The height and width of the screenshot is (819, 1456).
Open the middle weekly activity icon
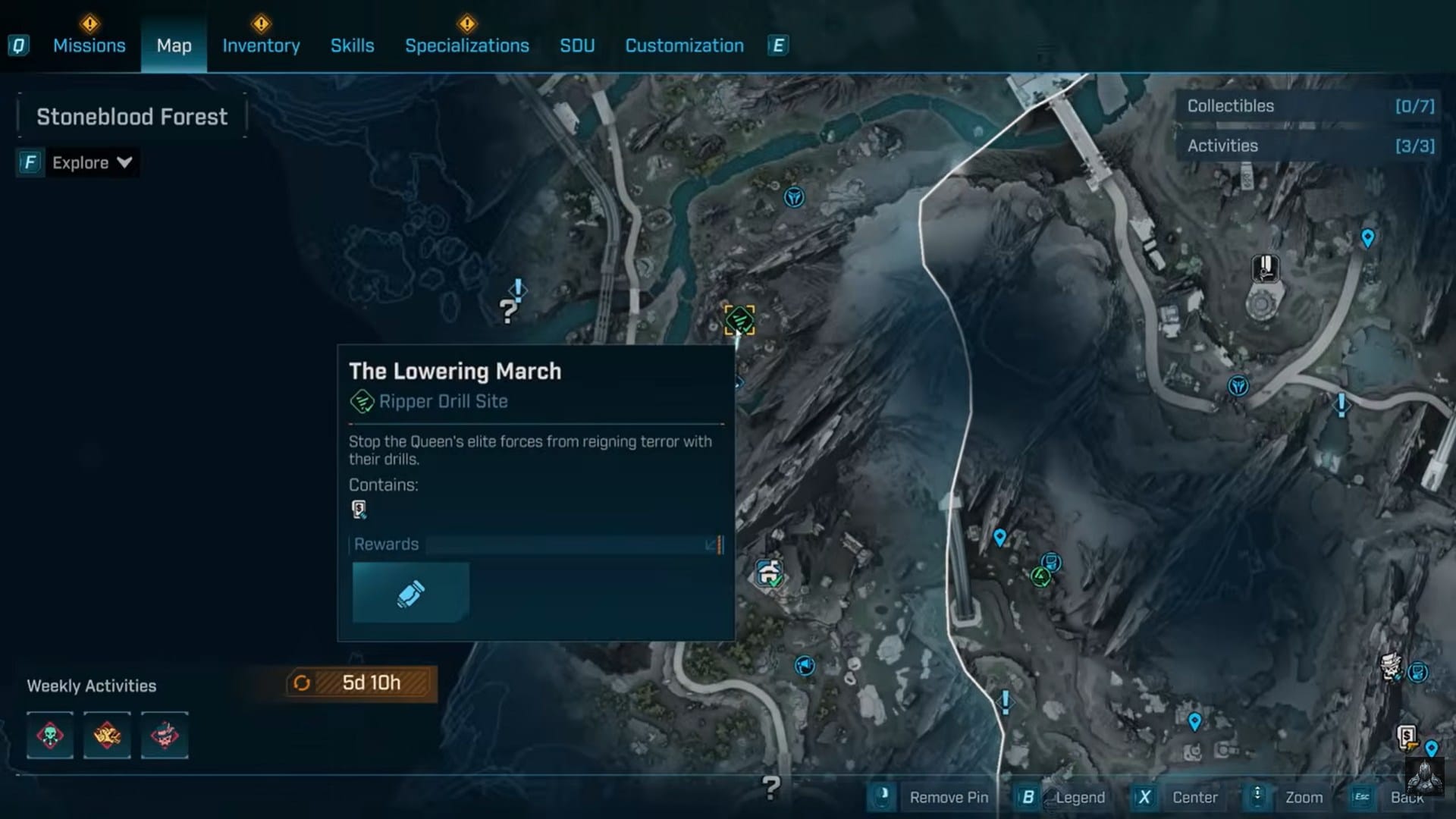pyautogui.click(x=107, y=735)
